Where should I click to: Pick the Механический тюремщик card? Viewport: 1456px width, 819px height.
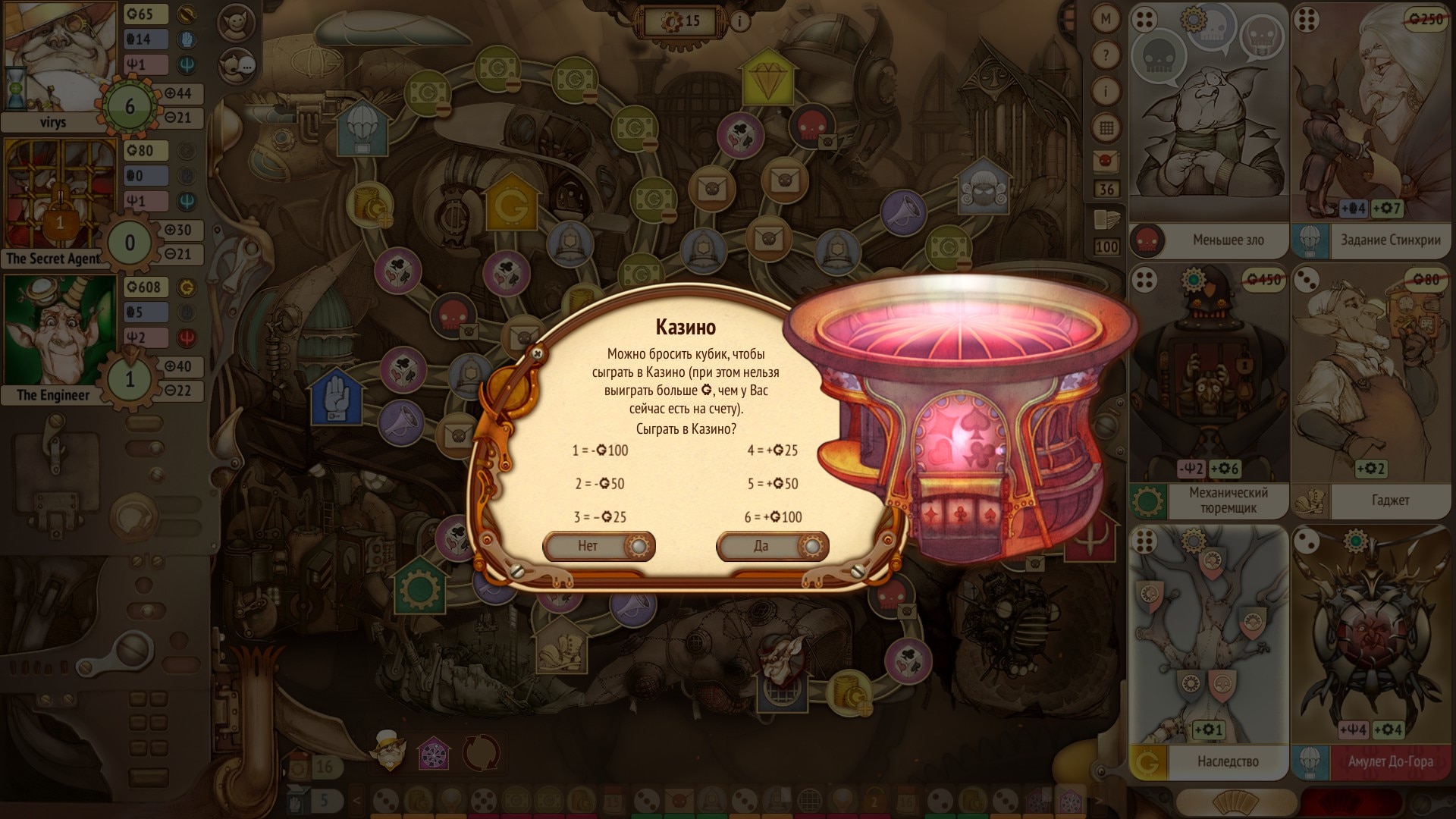click(x=1208, y=391)
